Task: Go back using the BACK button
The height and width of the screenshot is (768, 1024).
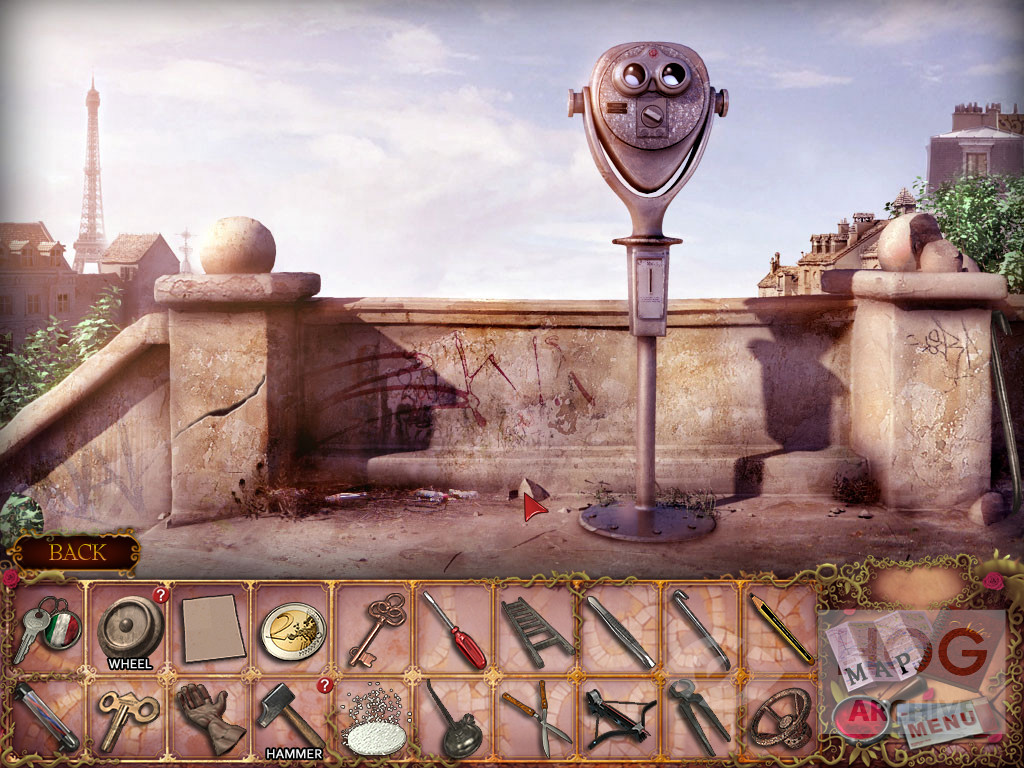Action: pos(76,551)
